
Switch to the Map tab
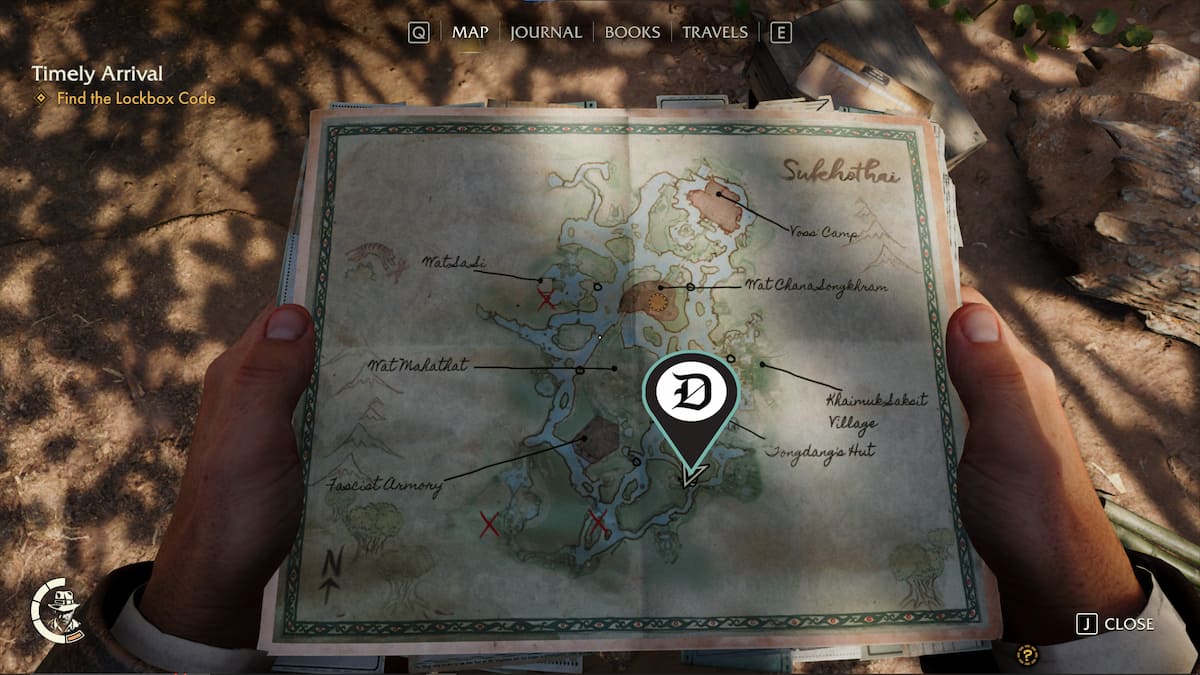(x=470, y=32)
